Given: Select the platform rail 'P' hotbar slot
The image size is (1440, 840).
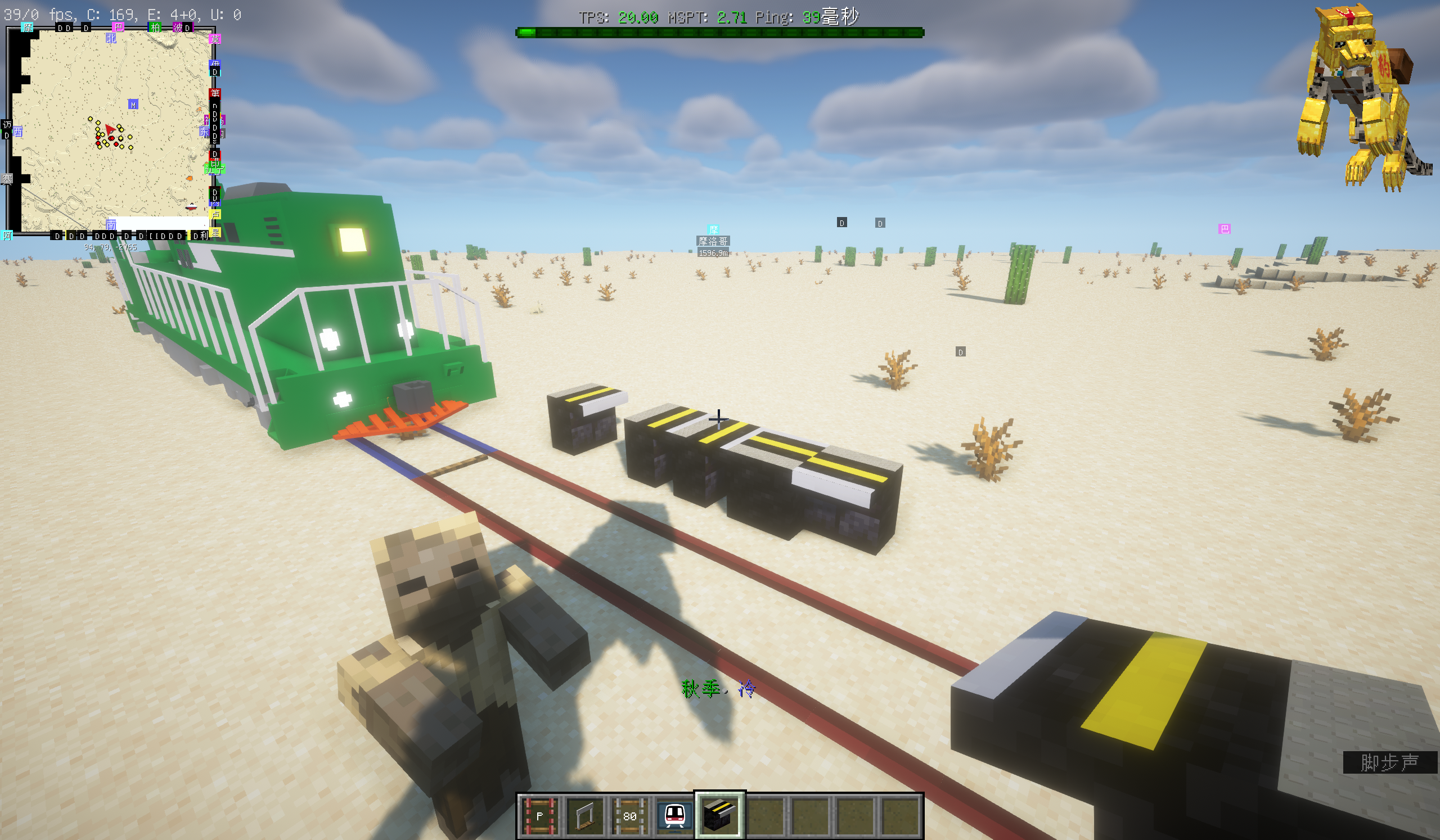Looking at the screenshot, I should pos(538,815).
